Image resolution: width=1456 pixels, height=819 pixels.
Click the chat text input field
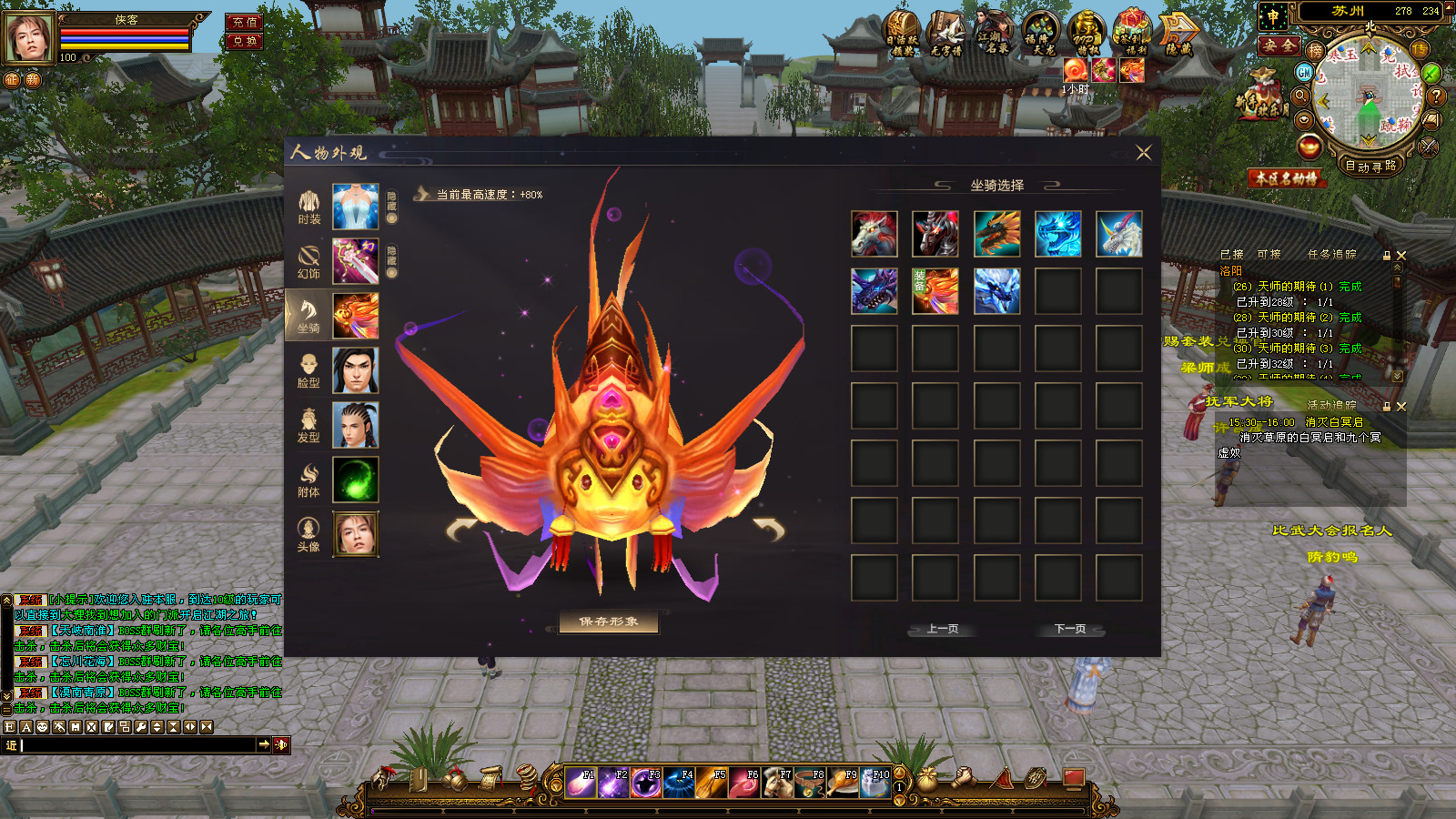click(136, 745)
